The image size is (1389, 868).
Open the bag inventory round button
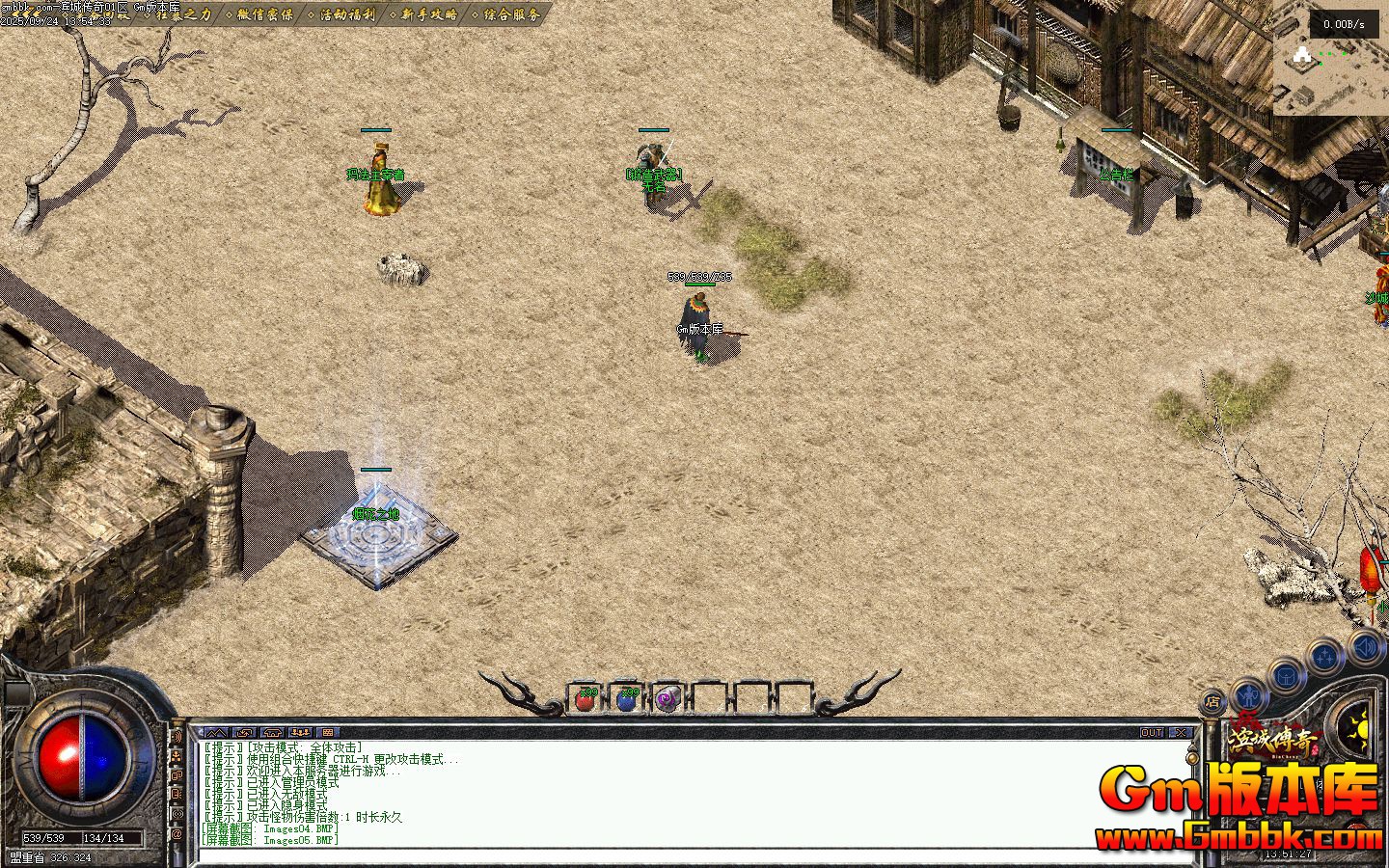(x=1287, y=676)
